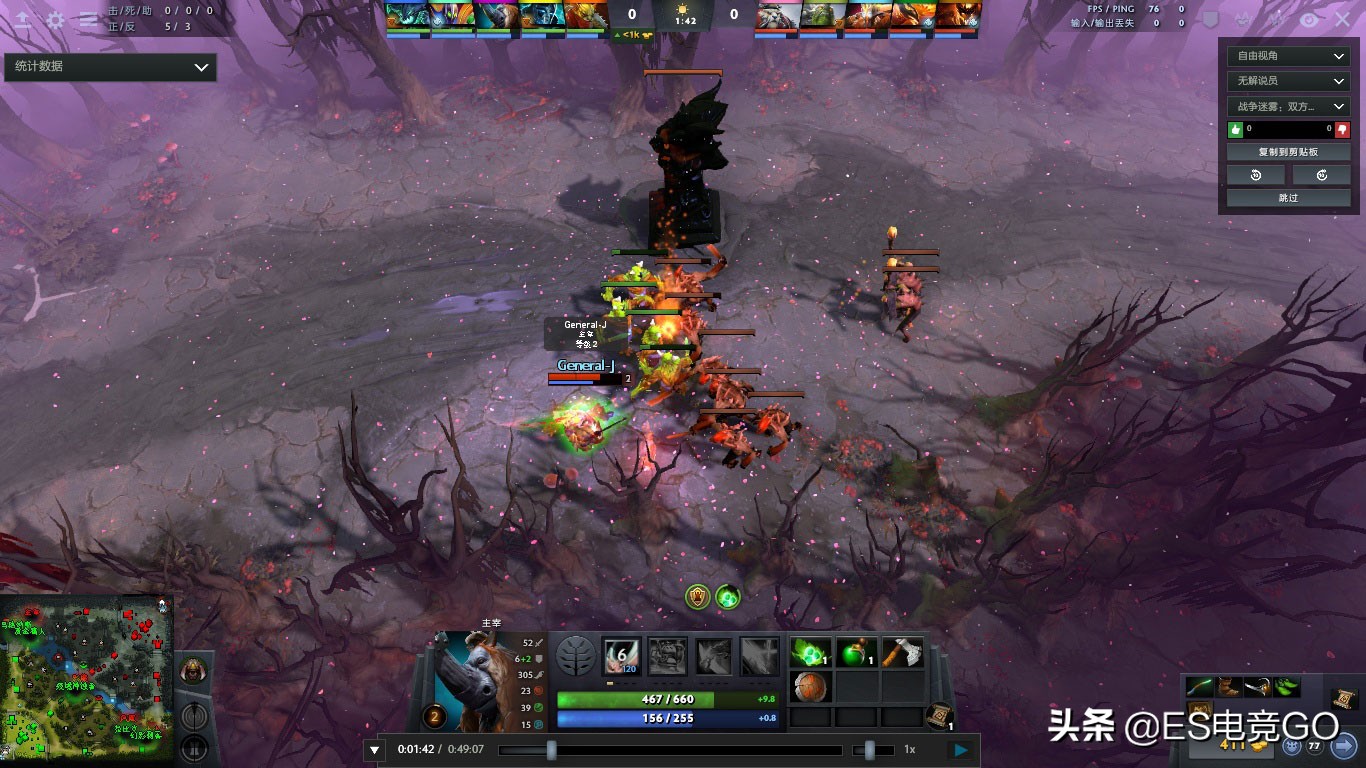
Task: Open the 战争迷雾 fog of war dropdown
Action: pyautogui.click(x=1288, y=104)
